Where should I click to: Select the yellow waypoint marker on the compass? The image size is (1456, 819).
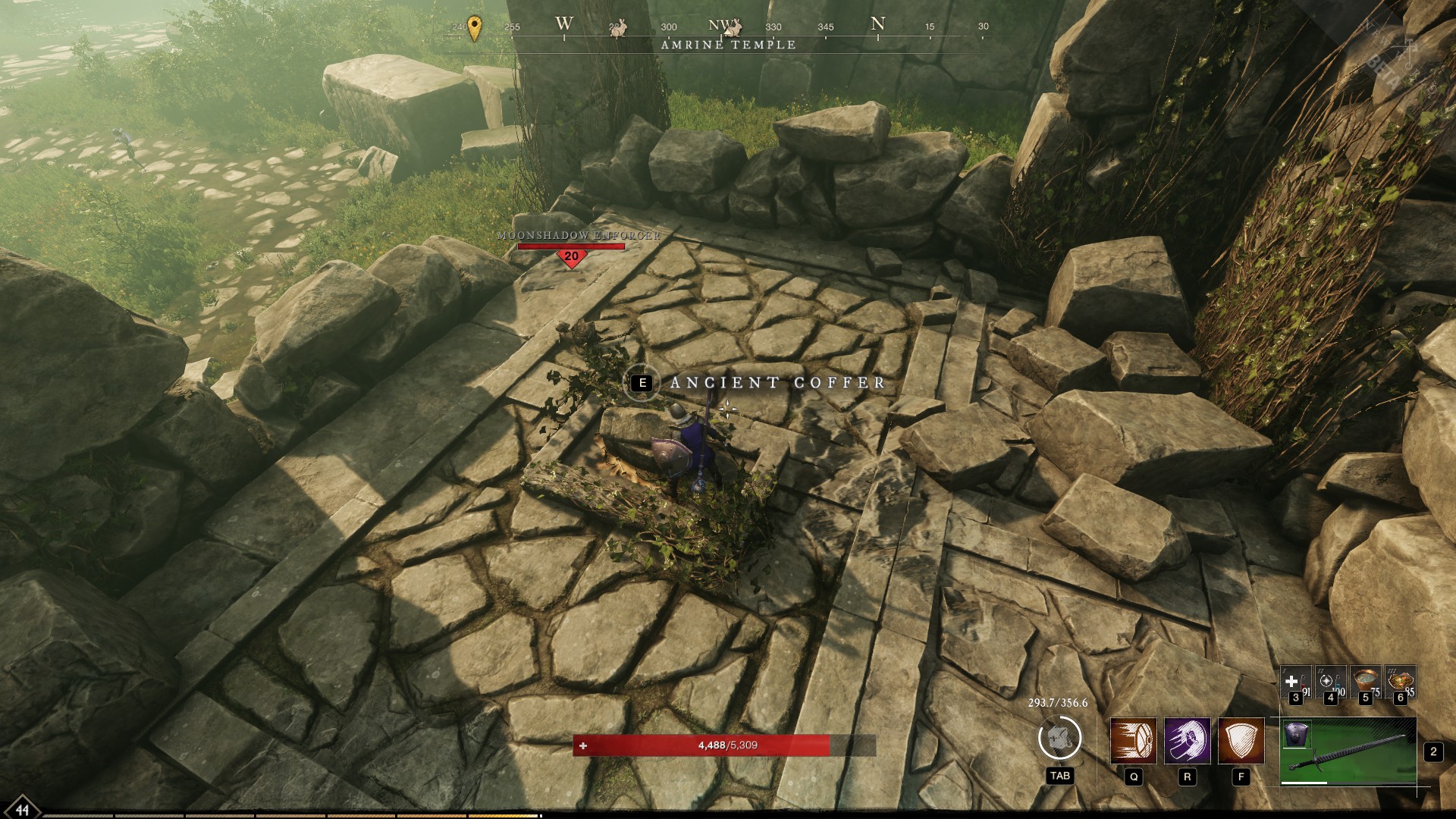tap(475, 27)
